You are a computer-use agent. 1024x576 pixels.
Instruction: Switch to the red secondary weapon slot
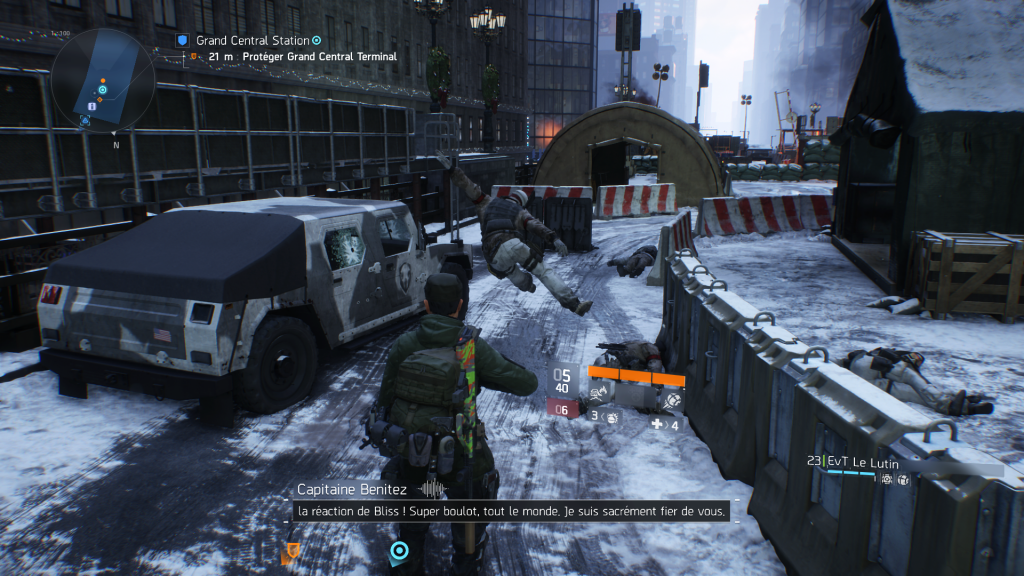[x=561, y=408]
